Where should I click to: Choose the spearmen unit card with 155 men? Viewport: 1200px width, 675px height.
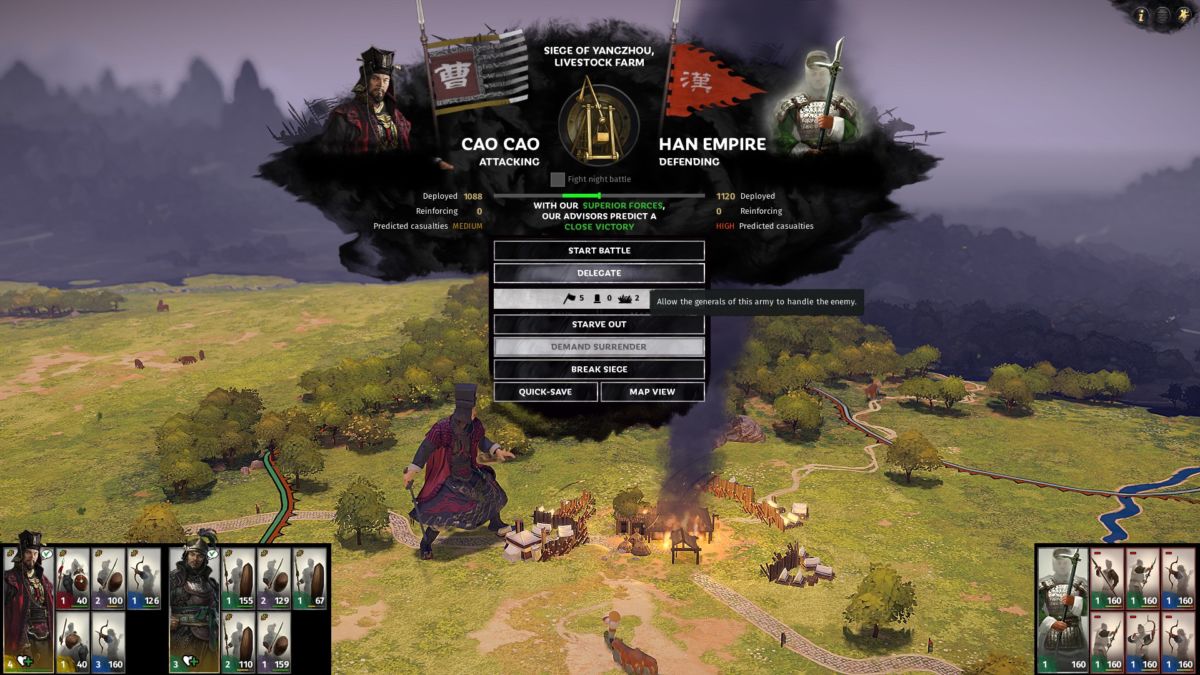[x=238, y=579]
